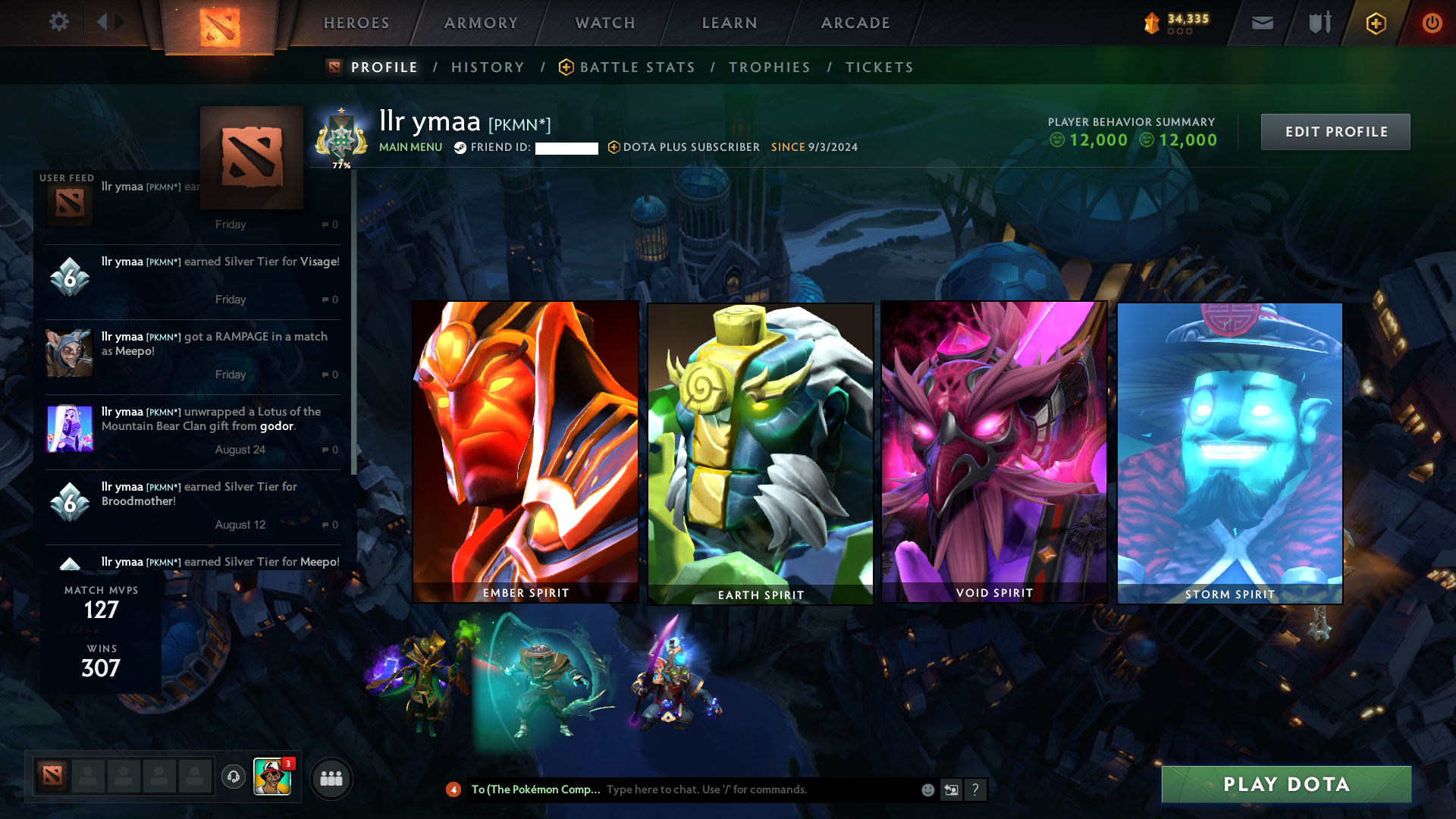The image size is (1456, 819).
Task: Switch to the TROPHIES tab
Action: (769, 67)
